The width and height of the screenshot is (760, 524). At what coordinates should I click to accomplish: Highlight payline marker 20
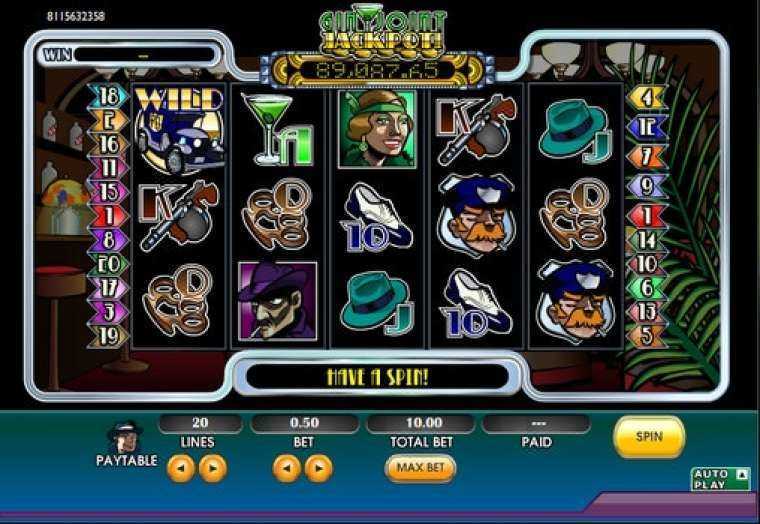[x=109, y=264]
